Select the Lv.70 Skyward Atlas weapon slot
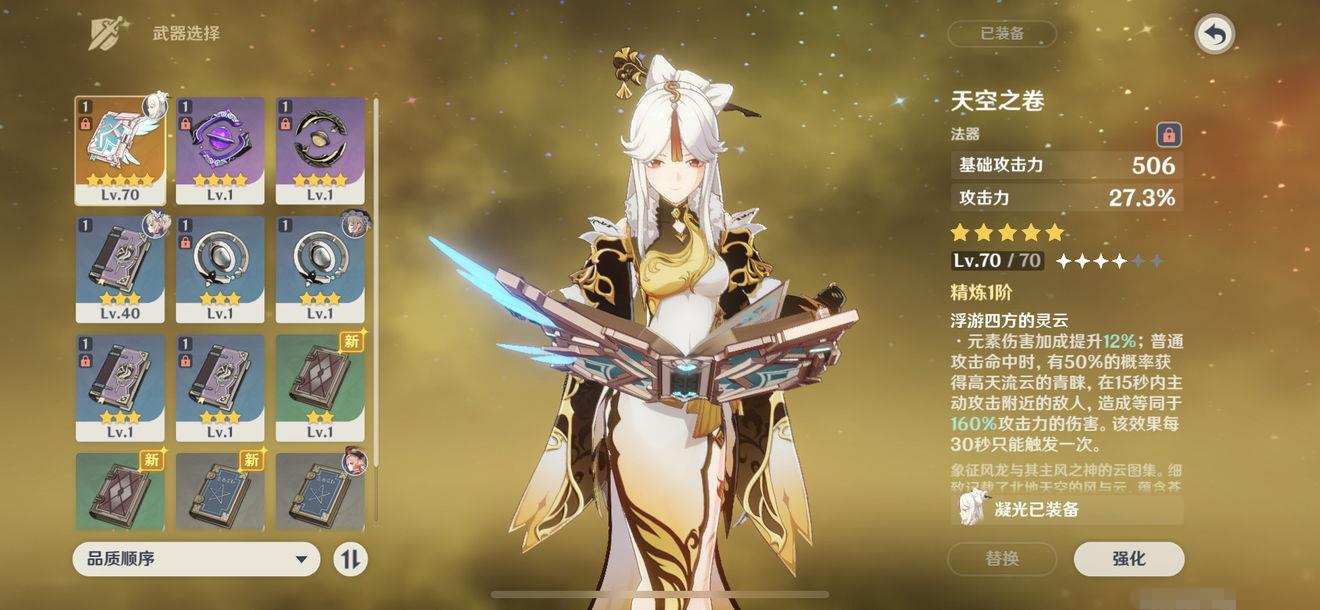 120,150
